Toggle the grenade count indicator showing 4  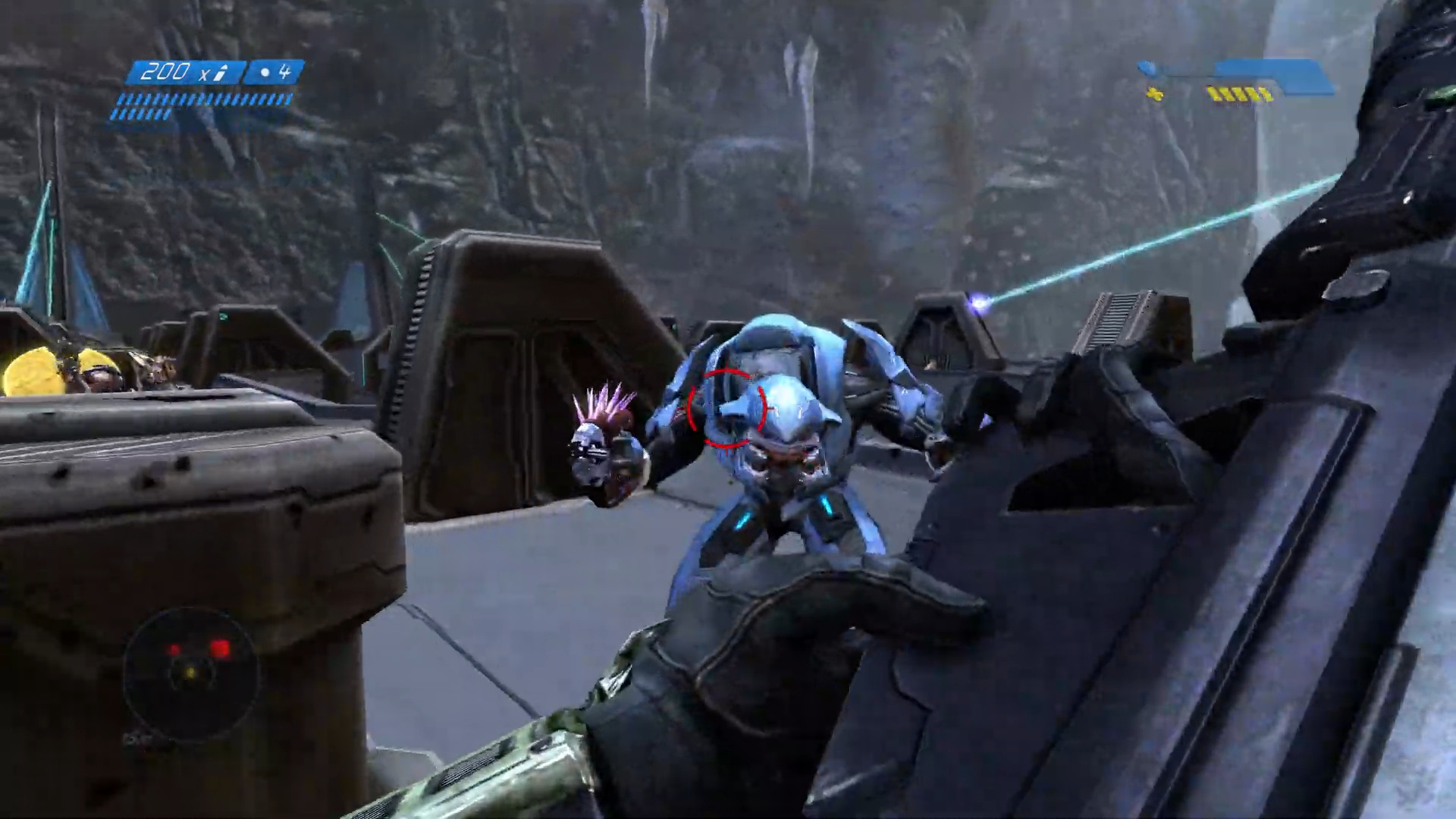coord(286,71)
